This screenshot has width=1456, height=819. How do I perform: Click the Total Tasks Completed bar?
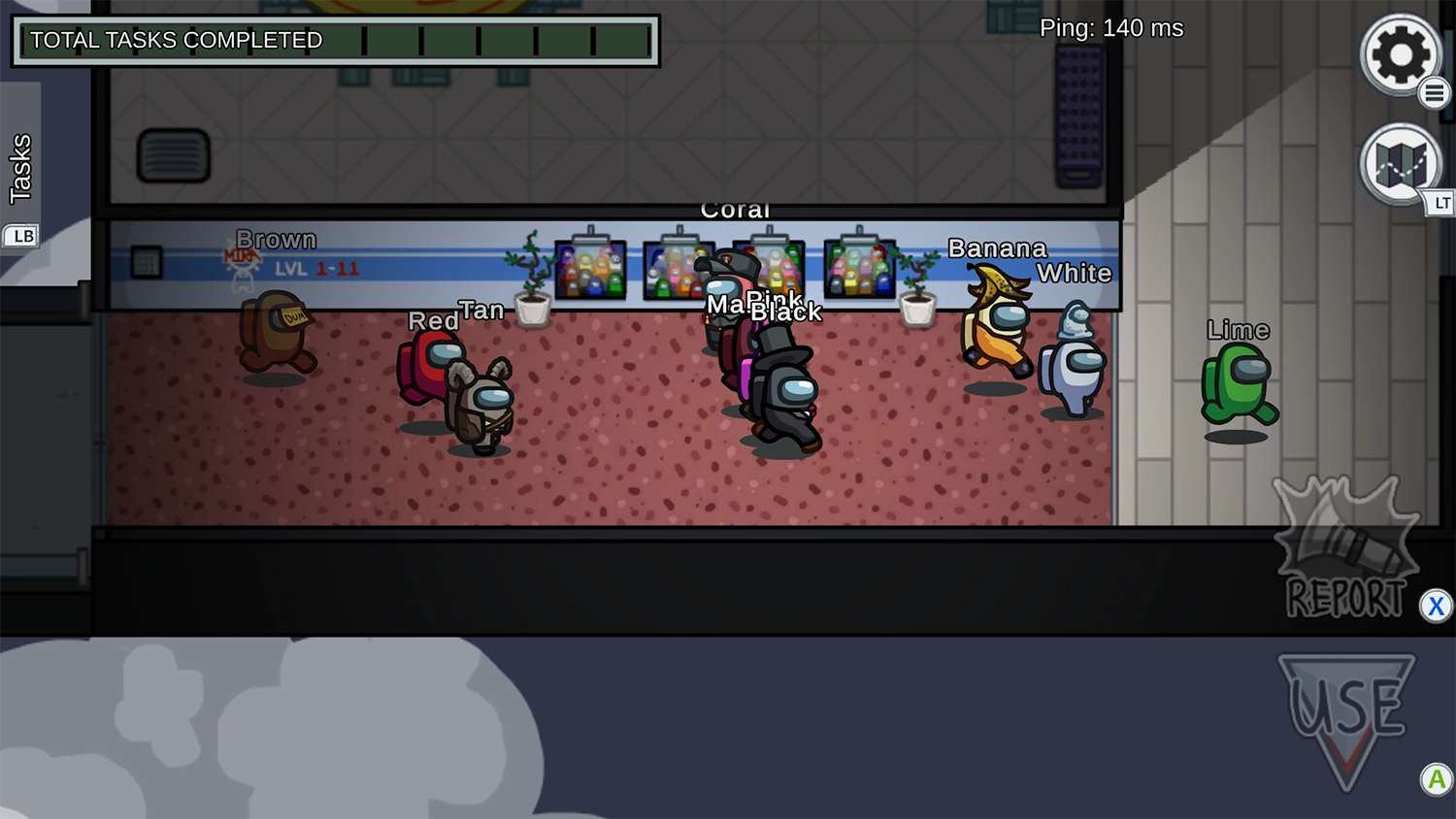tap(335, 41)
